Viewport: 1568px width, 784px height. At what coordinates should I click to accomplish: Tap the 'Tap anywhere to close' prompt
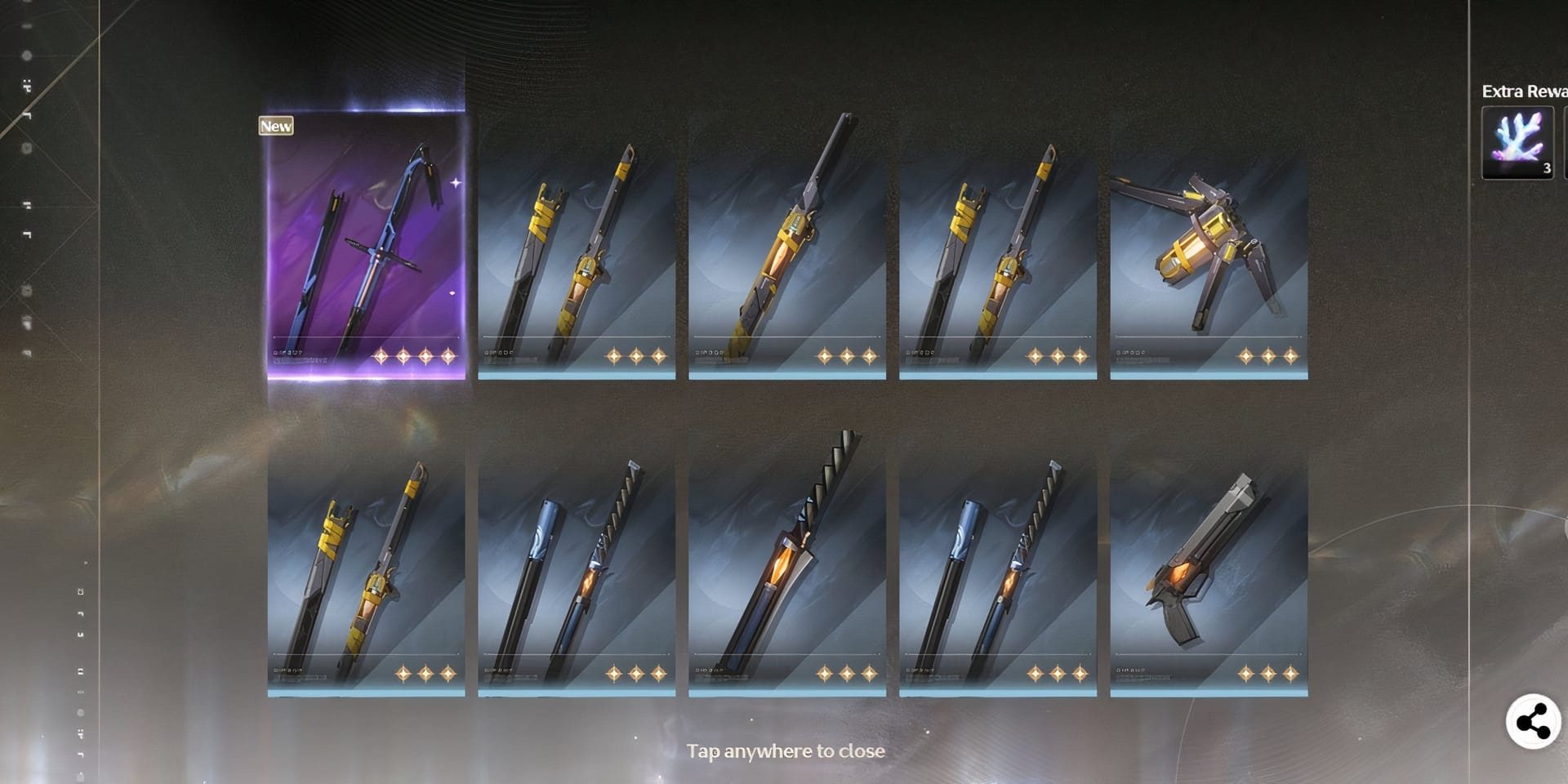[786, 751]
